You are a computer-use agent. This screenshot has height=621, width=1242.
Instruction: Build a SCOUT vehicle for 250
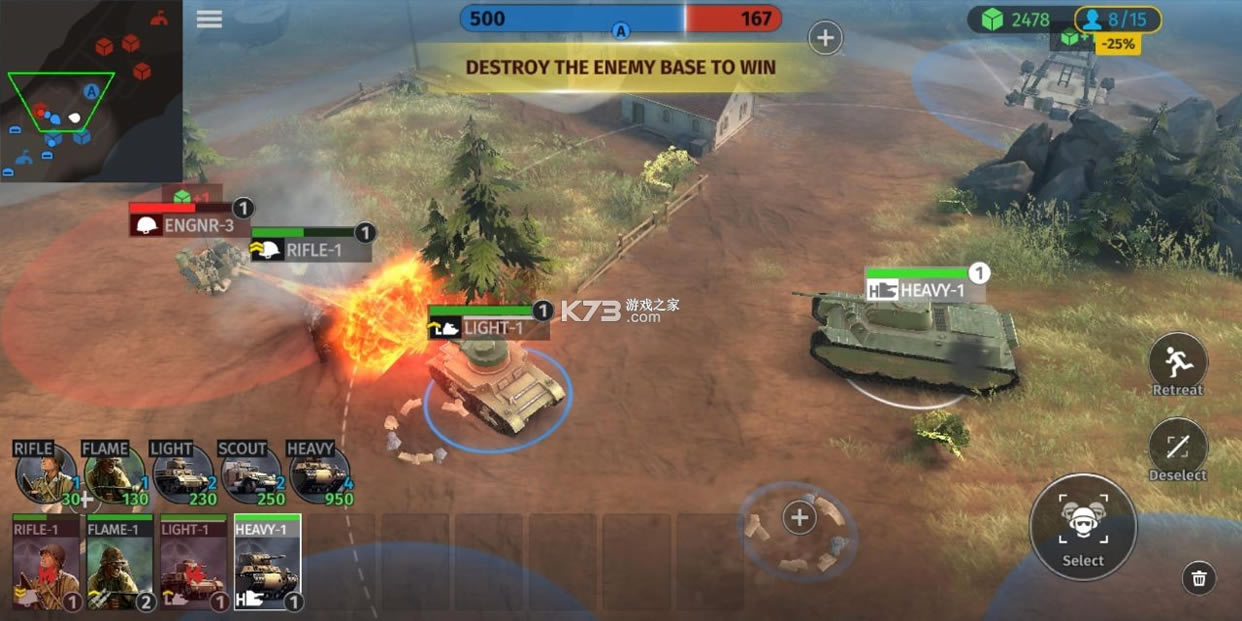[x=251, y=474]
